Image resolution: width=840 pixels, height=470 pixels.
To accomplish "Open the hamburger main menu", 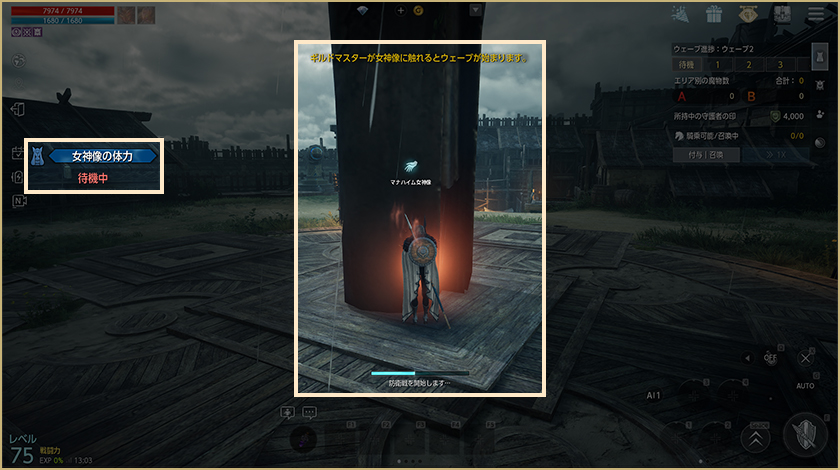I will click(x=816, y=14).
